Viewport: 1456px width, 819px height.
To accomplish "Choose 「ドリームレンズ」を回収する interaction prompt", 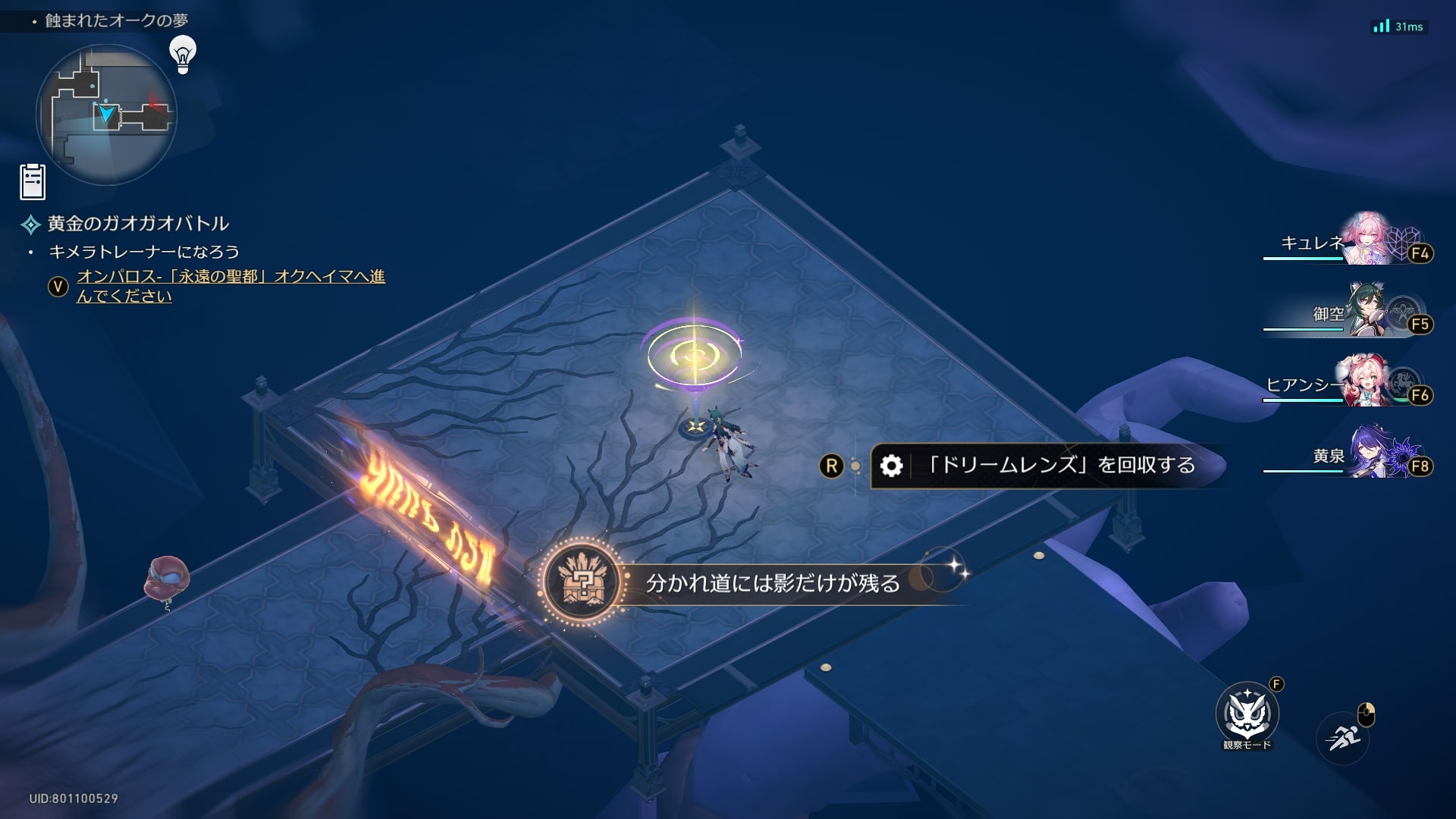I will 1046,465.
